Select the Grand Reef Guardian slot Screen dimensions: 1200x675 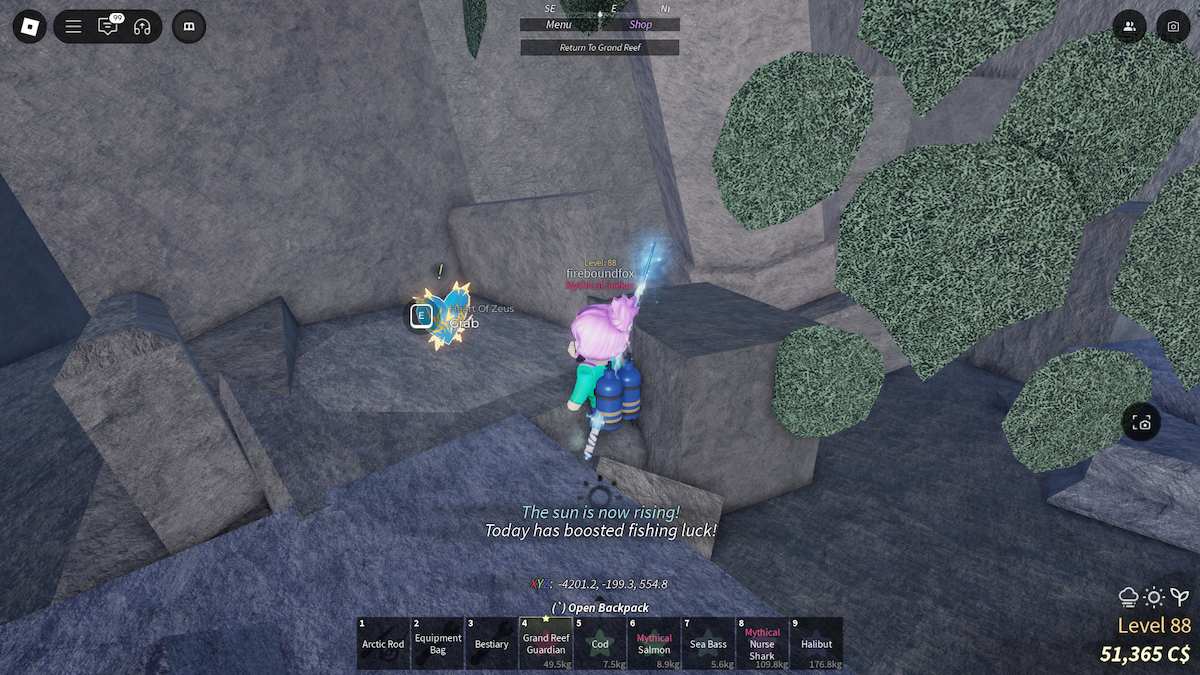pyautogui.click(x=546, y=643)
